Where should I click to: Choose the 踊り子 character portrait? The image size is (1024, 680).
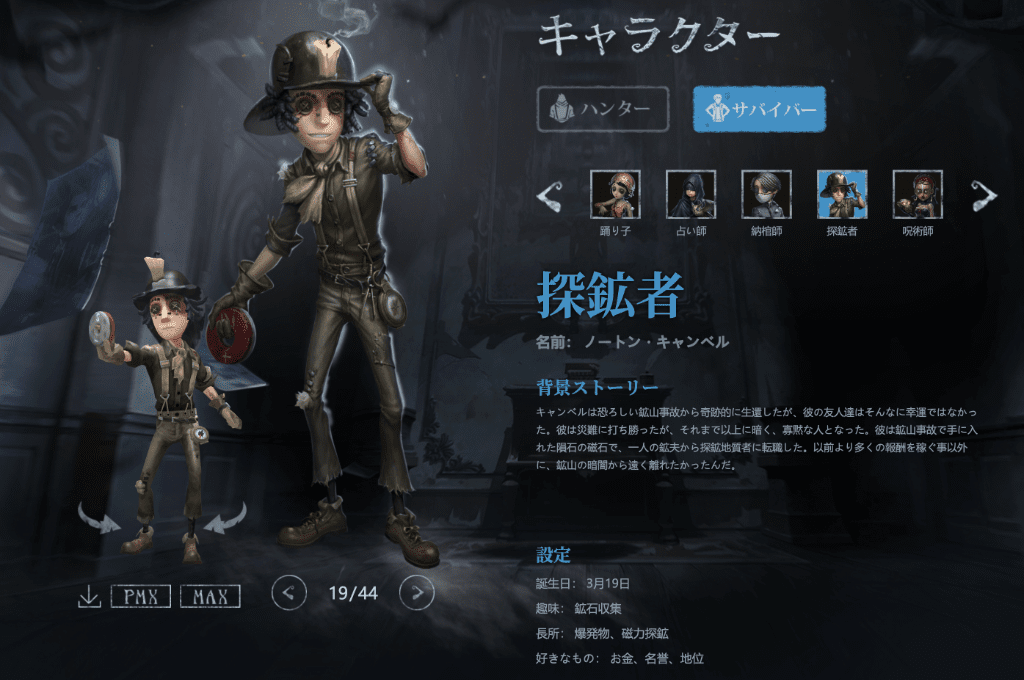(x=615, y=195)
